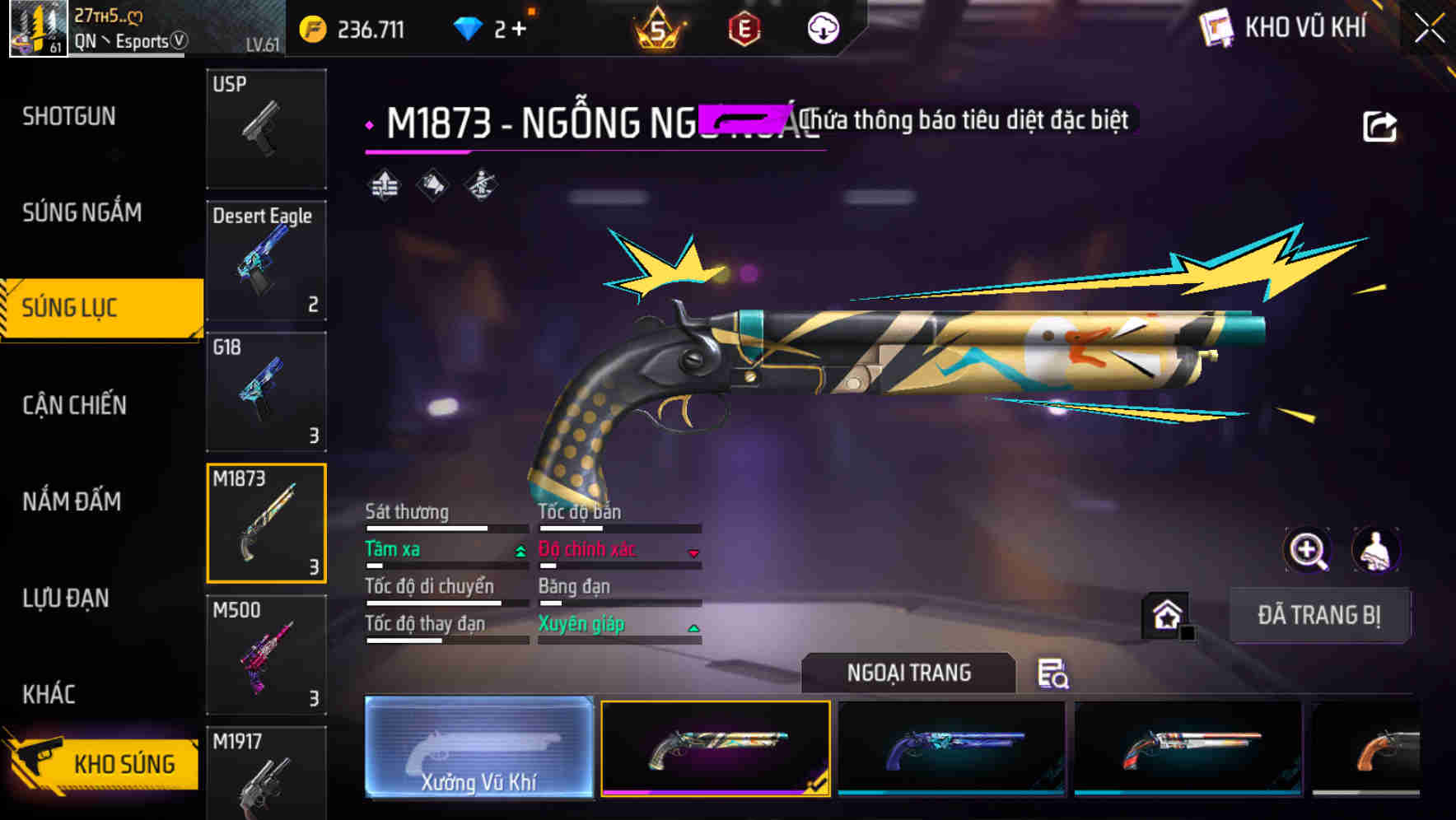This screenshot has width=1456, height=820.
Task: Select the M500 weapon thumbnail in the list
Action: tap(265, 655)
